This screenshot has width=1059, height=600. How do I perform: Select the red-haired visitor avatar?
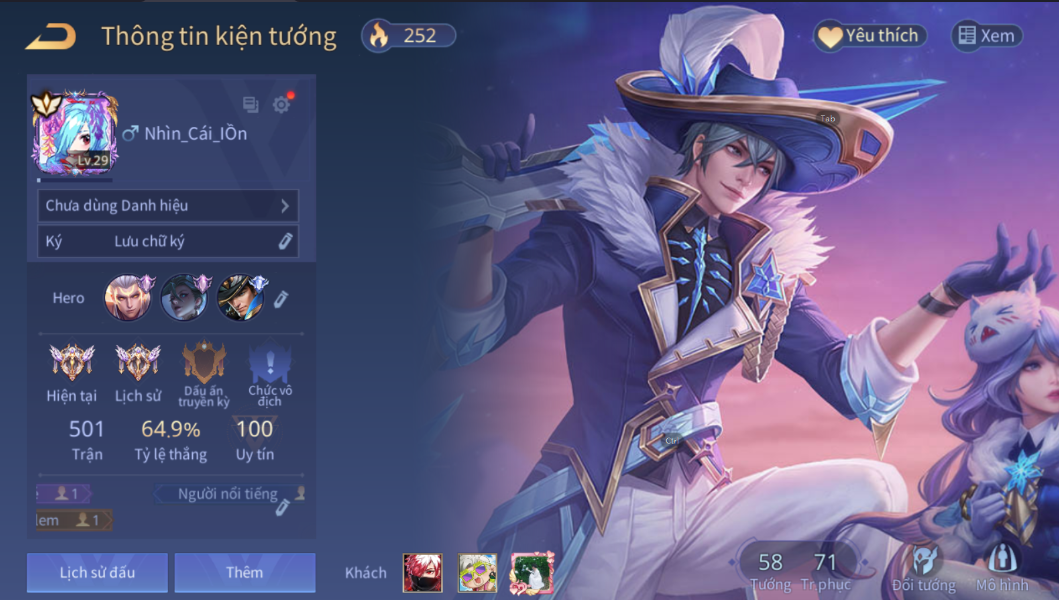(422, 573)
